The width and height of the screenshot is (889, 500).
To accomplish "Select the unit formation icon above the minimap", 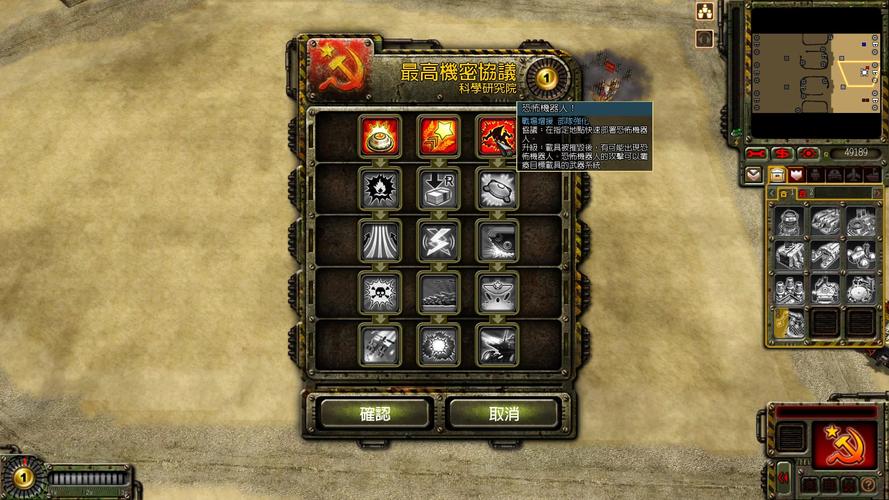I will 704,11.
